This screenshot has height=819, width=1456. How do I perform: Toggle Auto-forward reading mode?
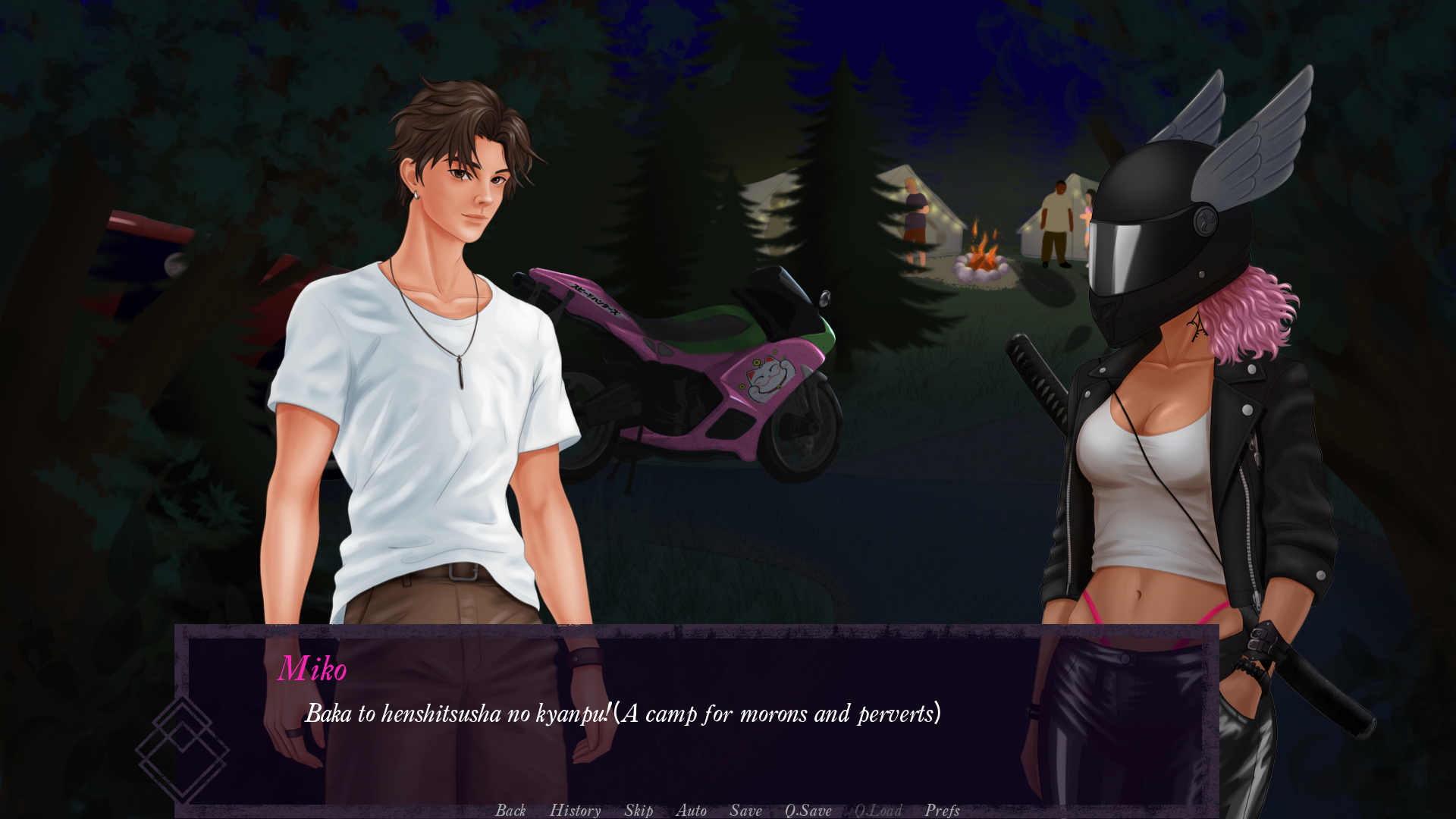[692, 811]
